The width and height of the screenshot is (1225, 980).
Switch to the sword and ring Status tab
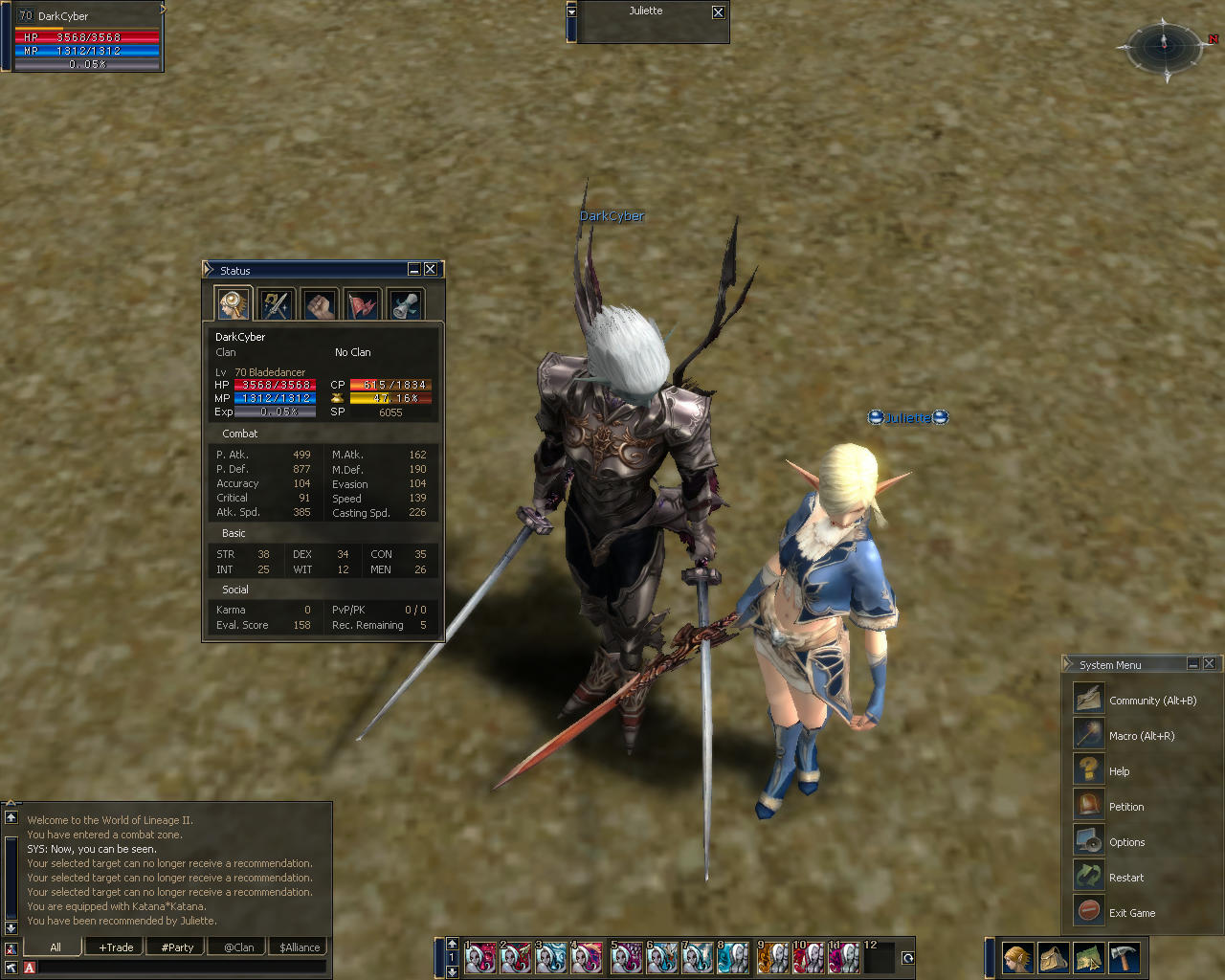point(277,304)
